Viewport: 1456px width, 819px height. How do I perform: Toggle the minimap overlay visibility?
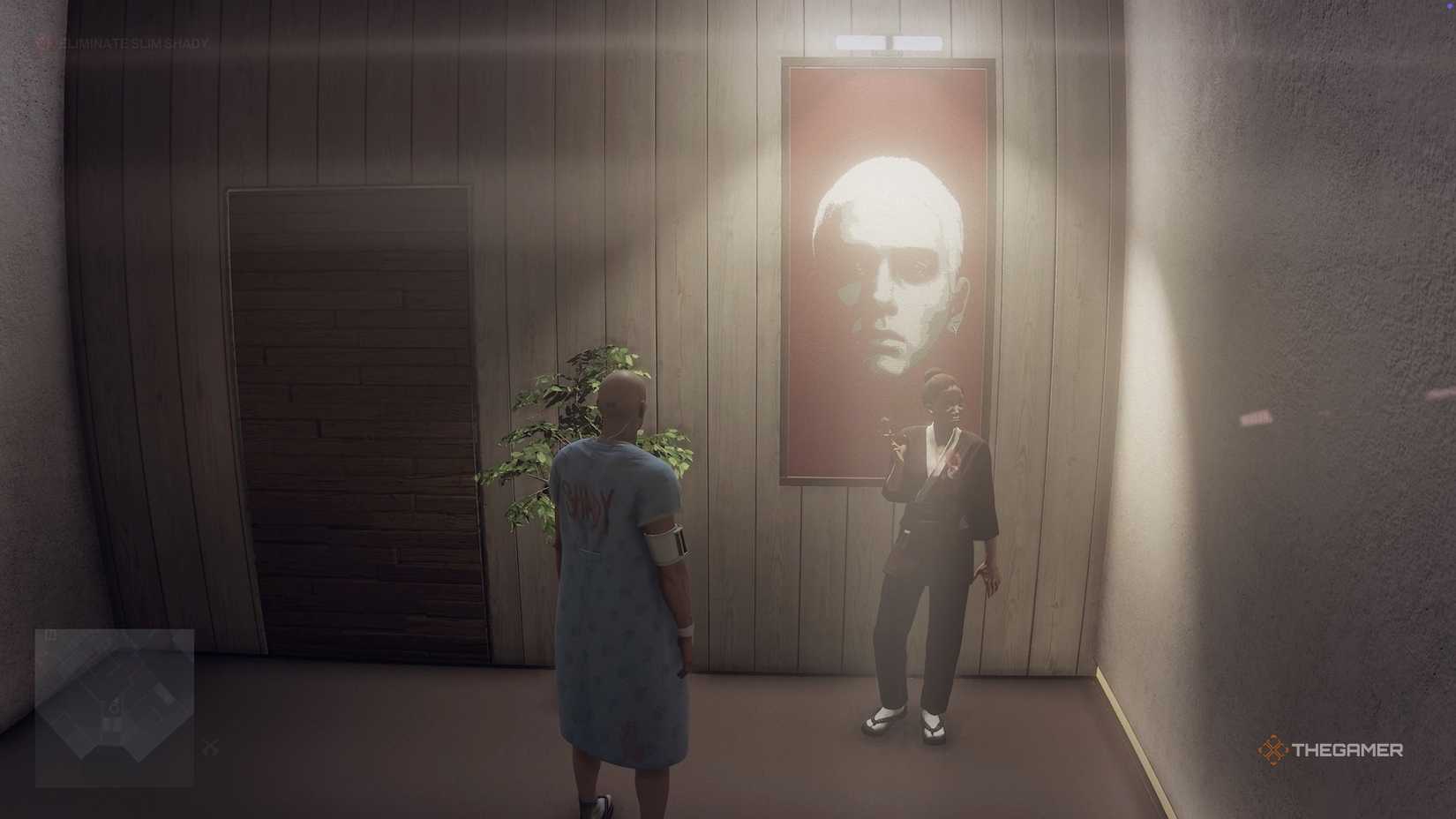(116, 702)
